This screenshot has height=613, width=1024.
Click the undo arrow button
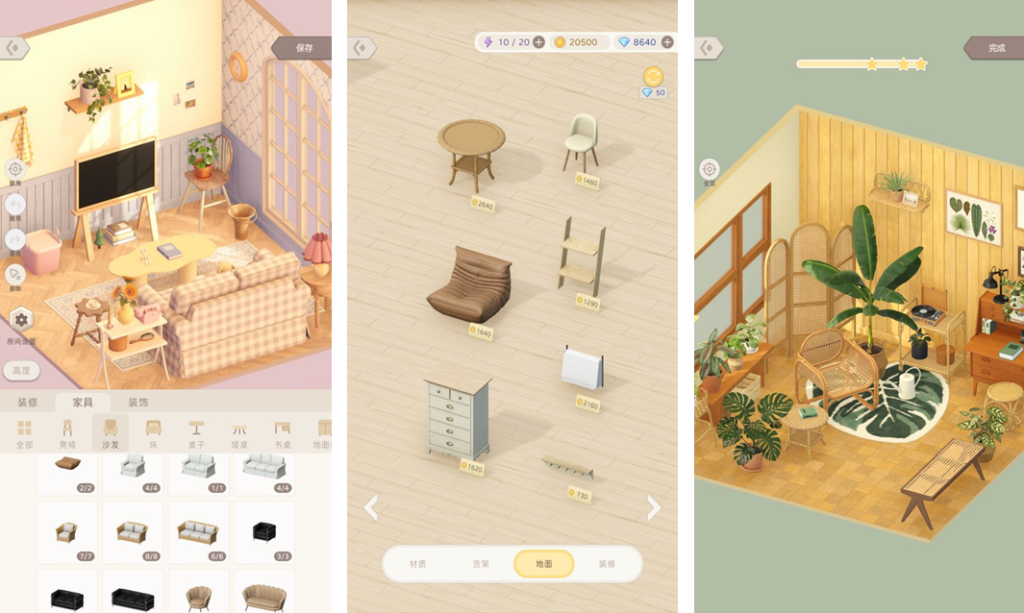[x=15, y=205]
